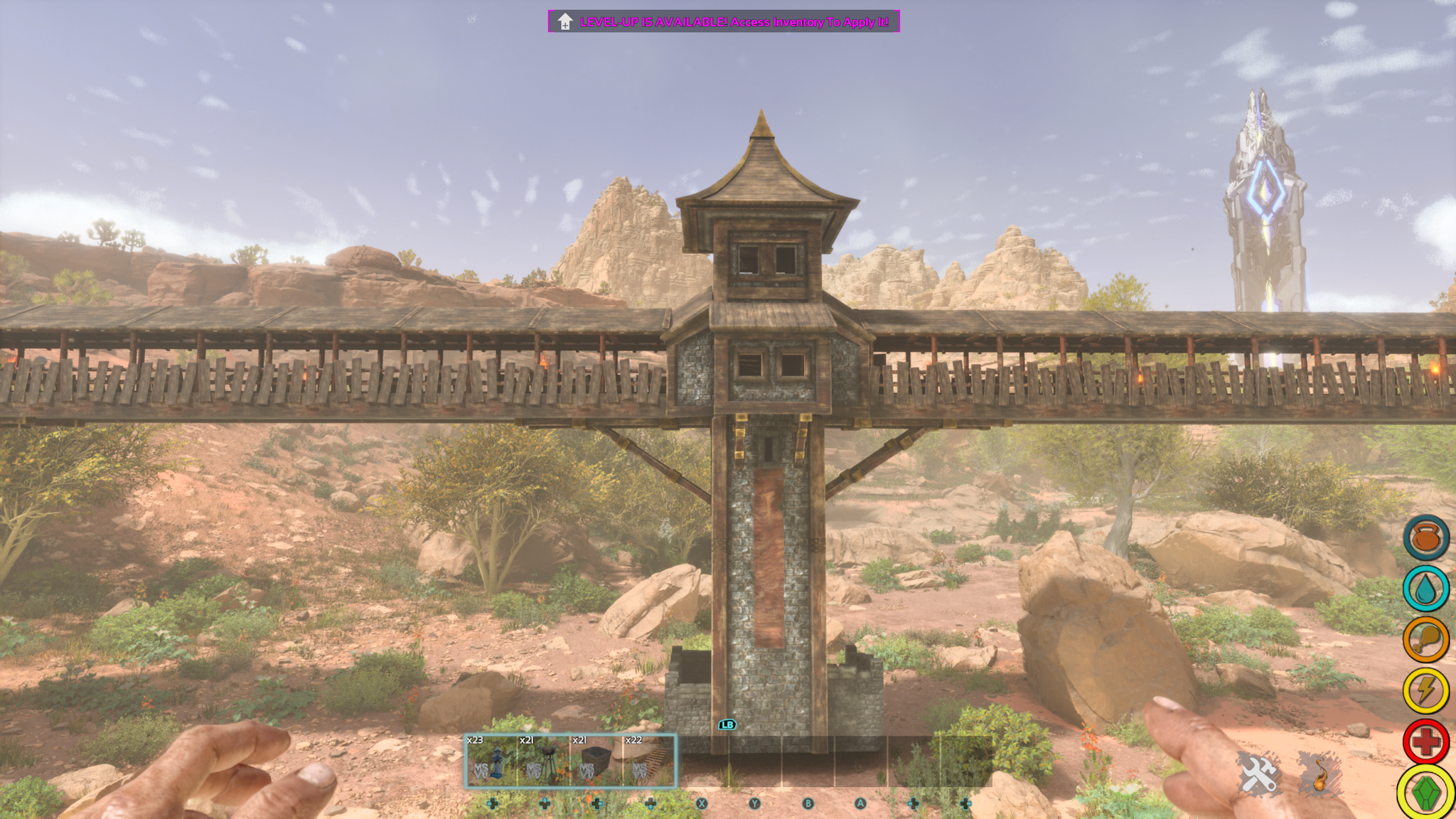
Task: Click the hammer and wrench status icon
Action: 1258,773
